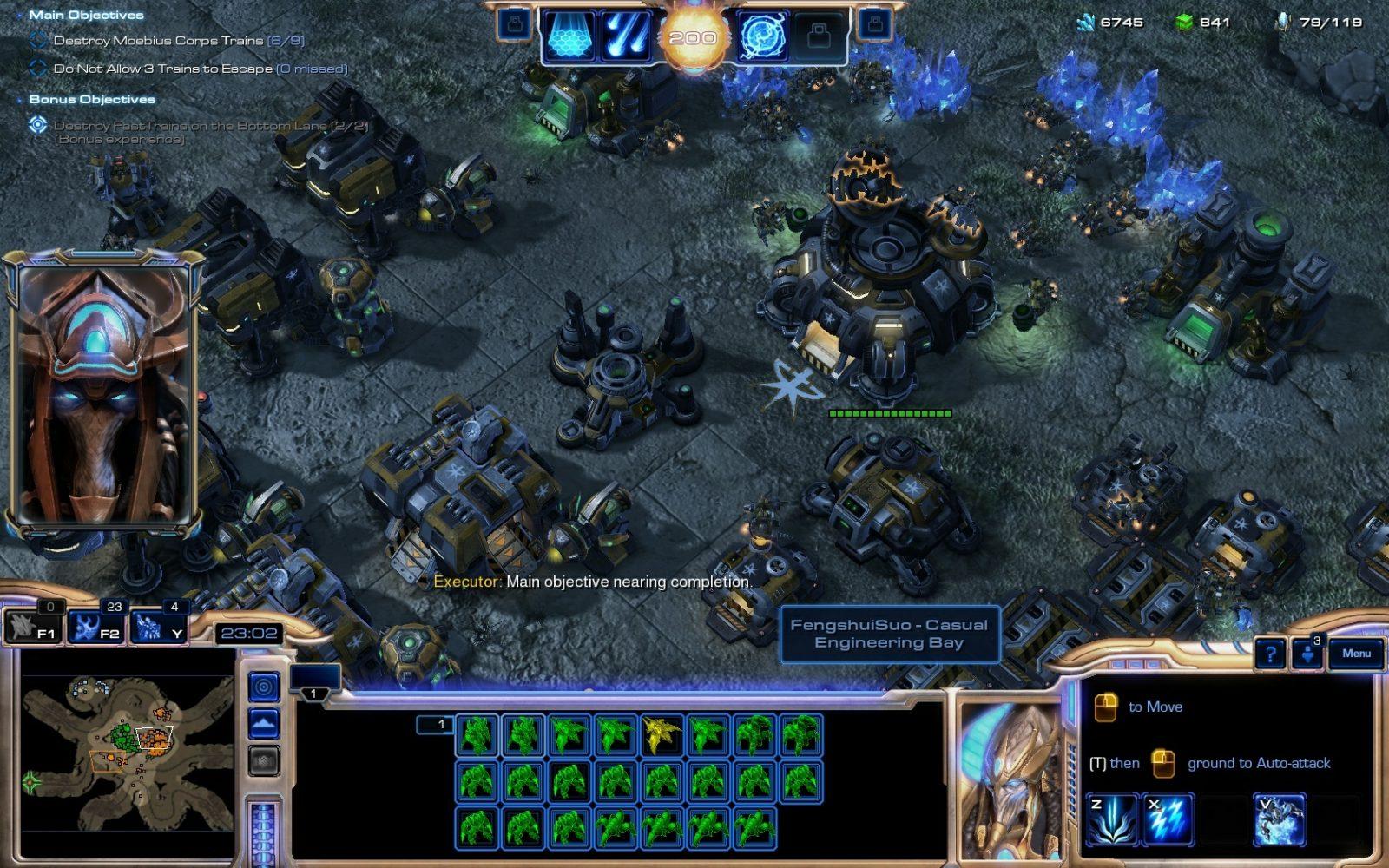Click the Destroy Moebius Corps Trains objective

click(179, 41)
